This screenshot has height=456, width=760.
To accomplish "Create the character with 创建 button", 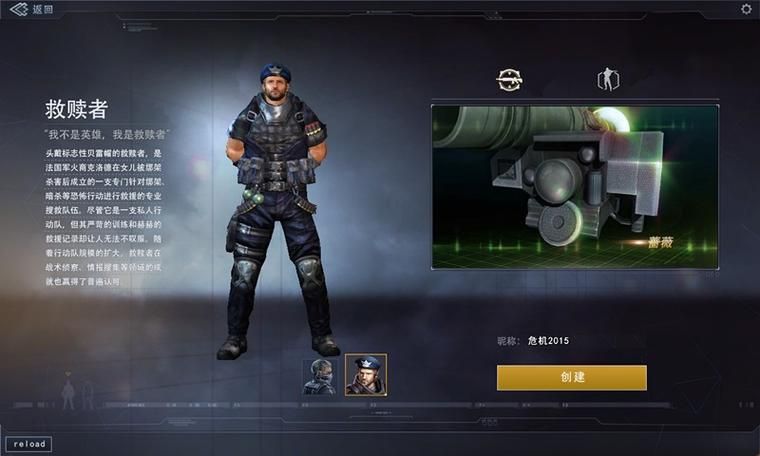I will (571, 377).
